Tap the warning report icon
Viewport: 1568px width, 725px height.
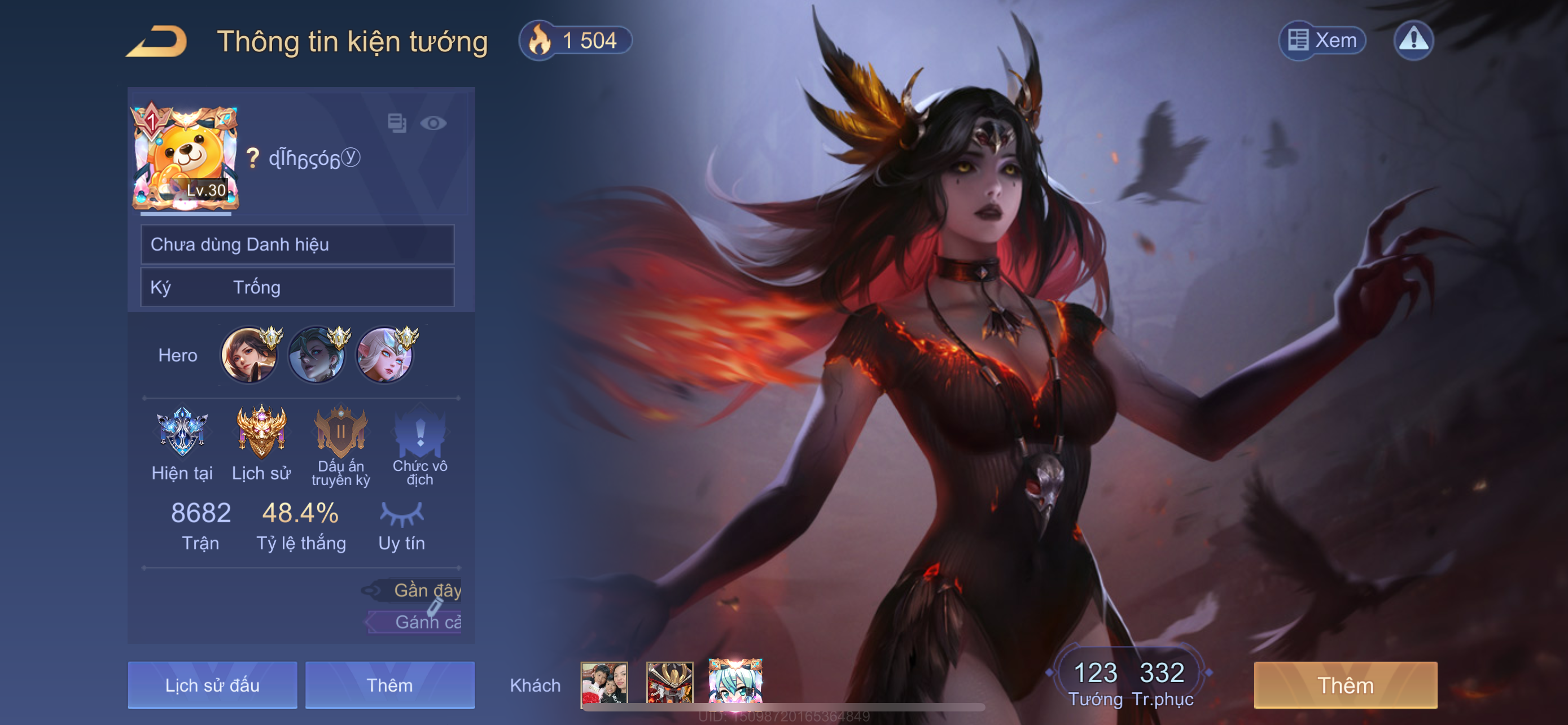(x=1413, y=40)
